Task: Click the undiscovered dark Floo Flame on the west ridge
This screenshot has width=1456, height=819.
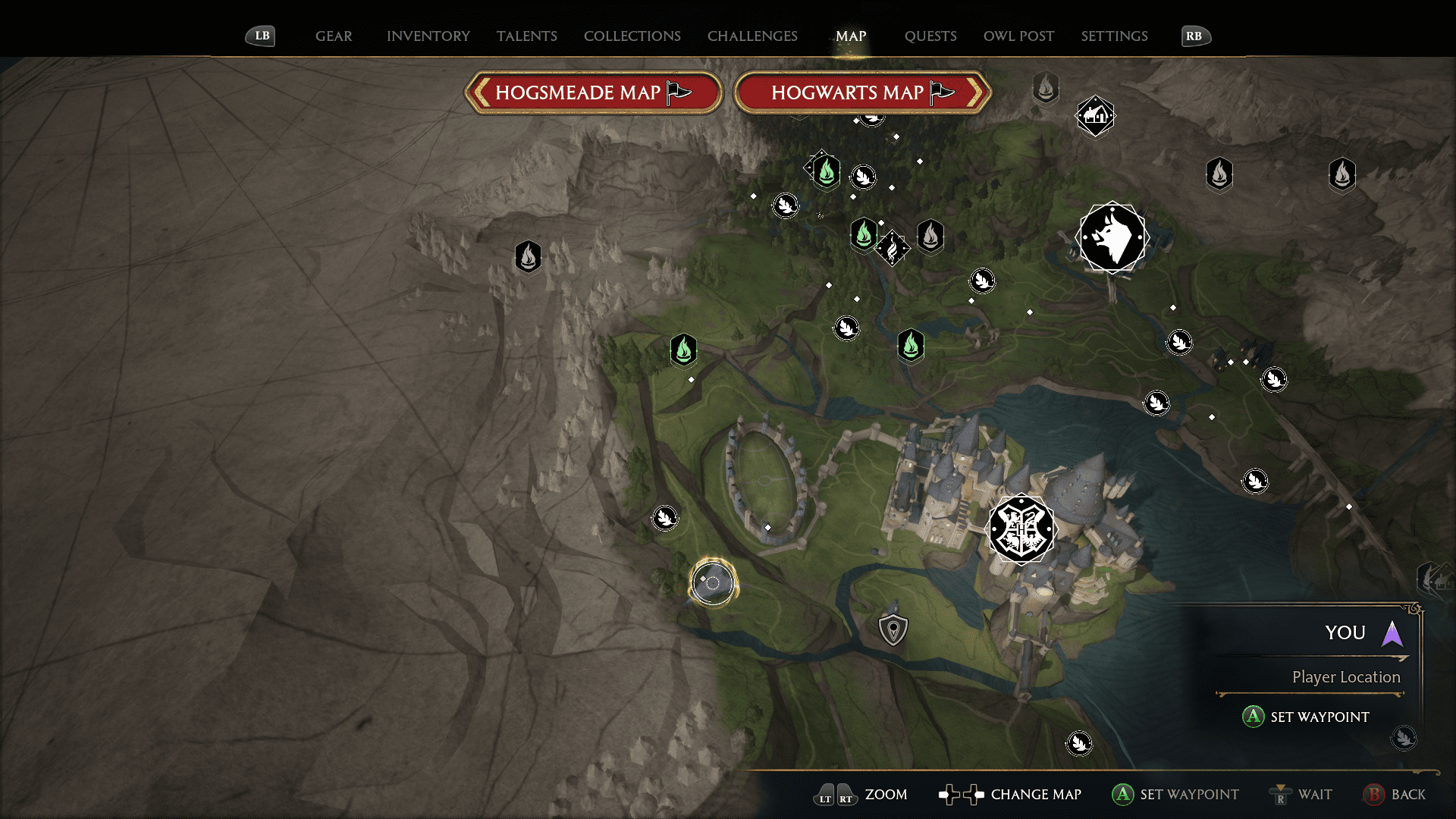Action: pyautogui.click(x=529, y=257)
